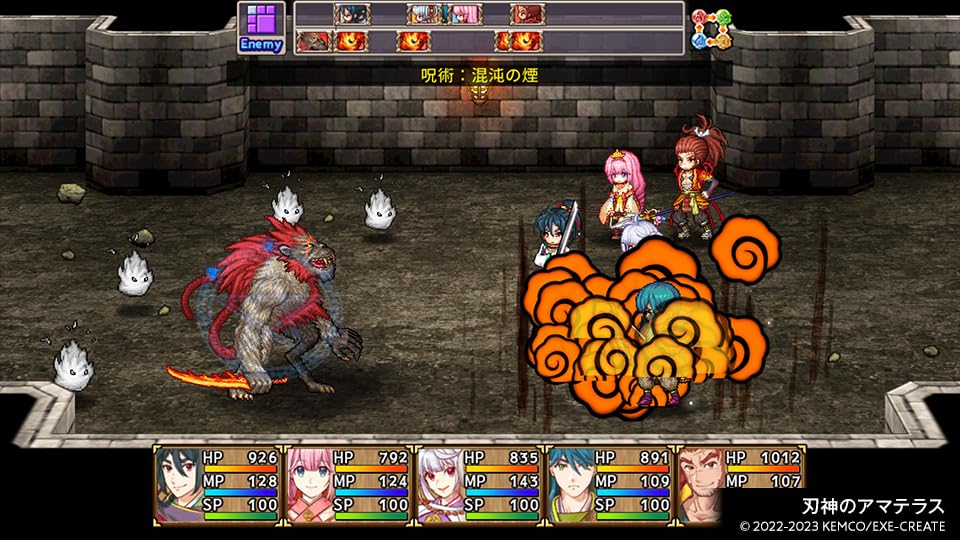Screen dimensions: 960x540
Task: Choose the white-haired red-eyed girl's party portrait
Action: pyautogui.click(x=440, y=485)
